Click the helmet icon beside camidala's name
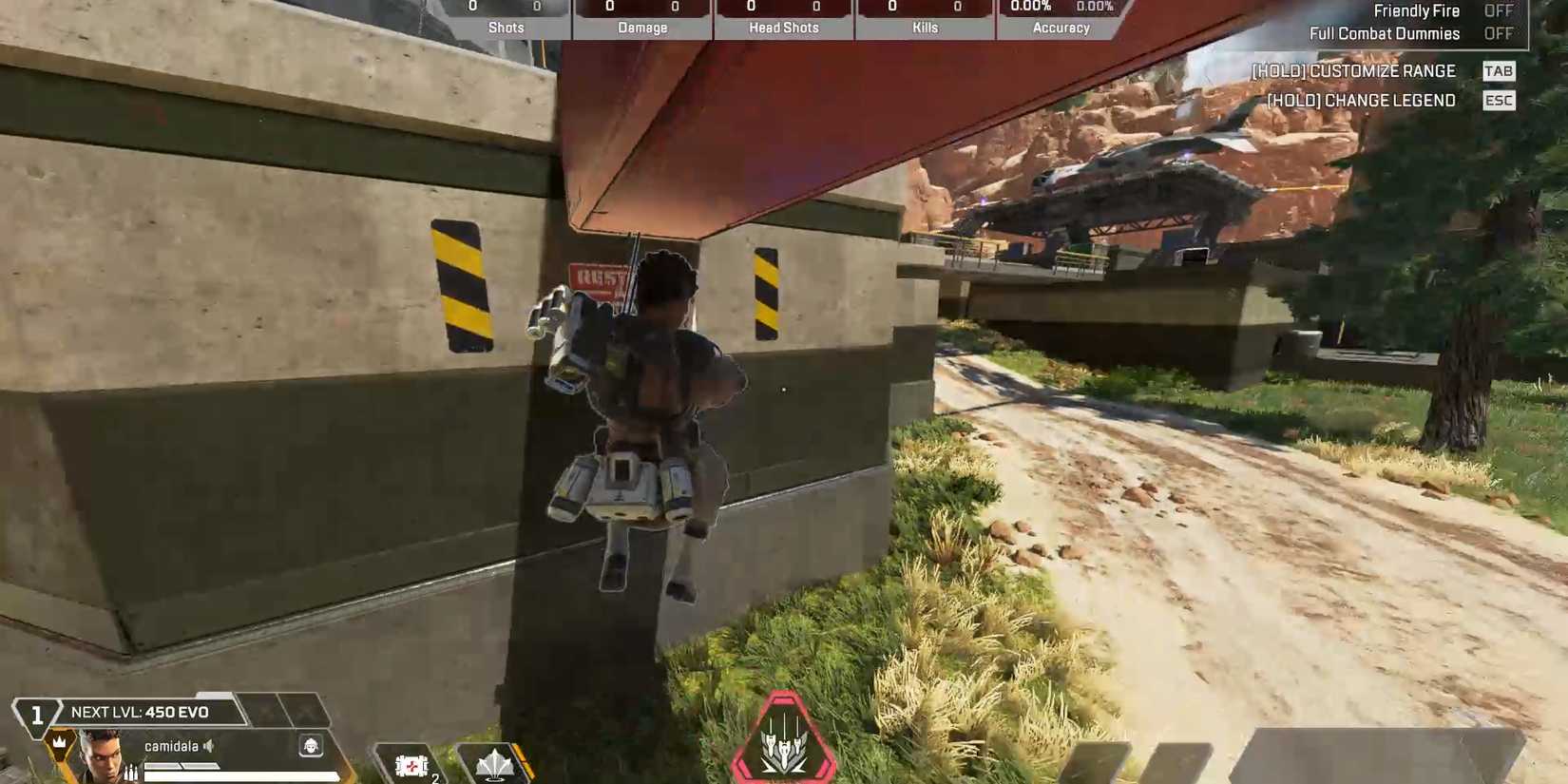Viewport: 1568px width, 784px height. point(312,747)
